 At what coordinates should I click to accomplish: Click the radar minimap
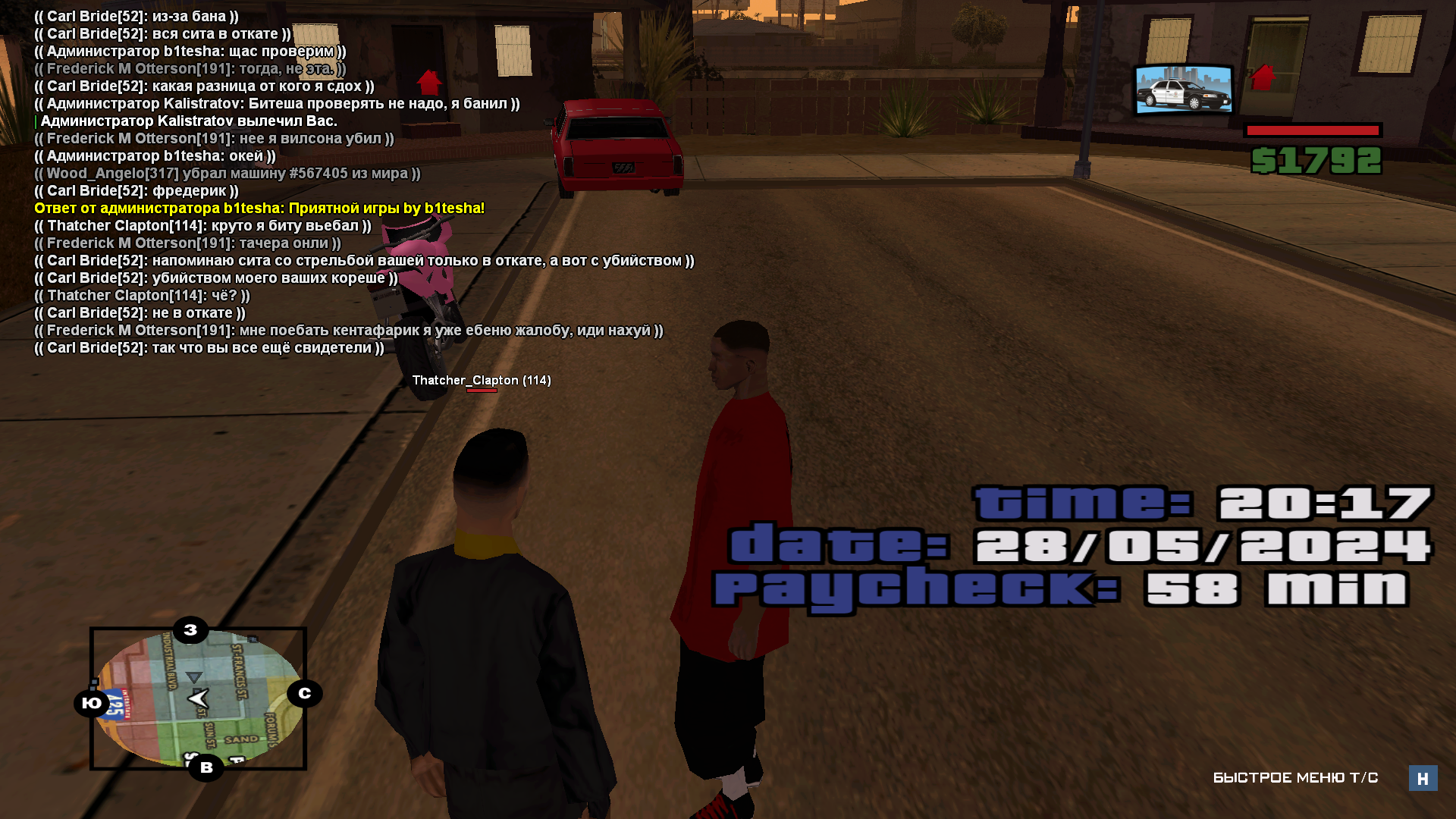[198, 698]
